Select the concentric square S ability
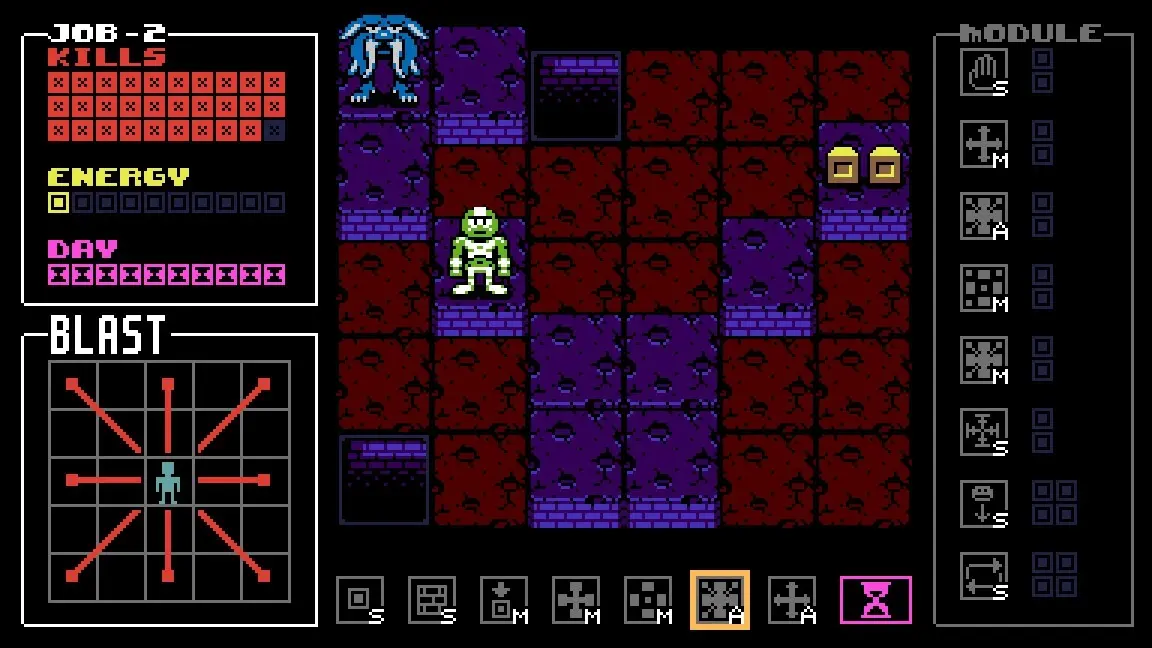The width and height of the screenshot is (1152, 648). [x=359, y=600]
